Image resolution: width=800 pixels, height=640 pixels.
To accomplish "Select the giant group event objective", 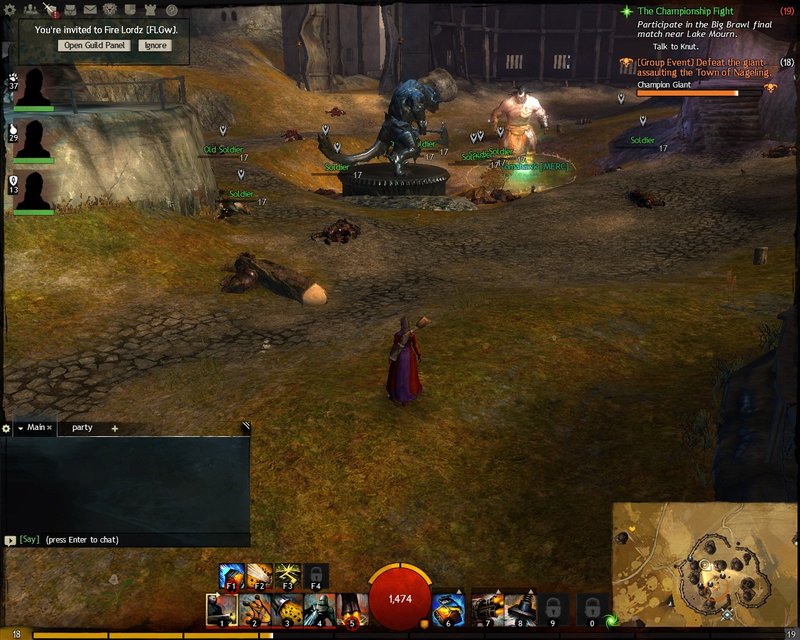I will (x=704, y=67).
